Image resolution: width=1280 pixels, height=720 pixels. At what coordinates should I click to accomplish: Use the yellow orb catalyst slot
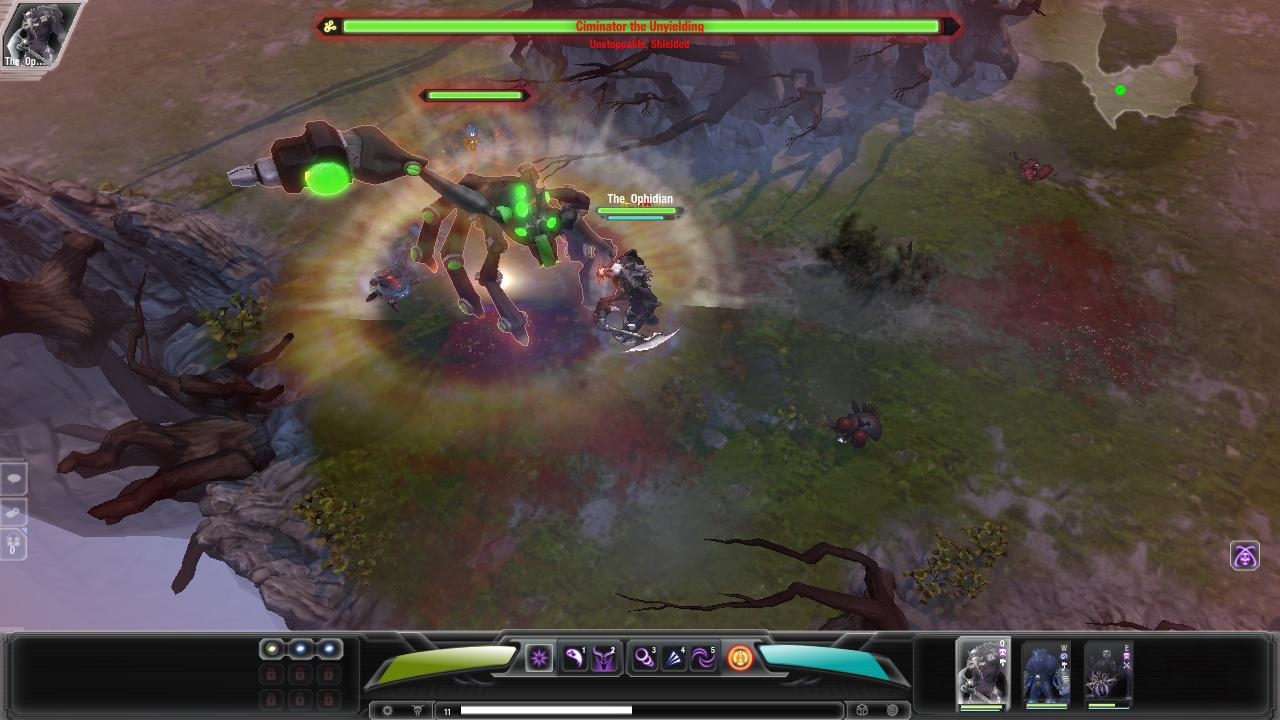271,649
